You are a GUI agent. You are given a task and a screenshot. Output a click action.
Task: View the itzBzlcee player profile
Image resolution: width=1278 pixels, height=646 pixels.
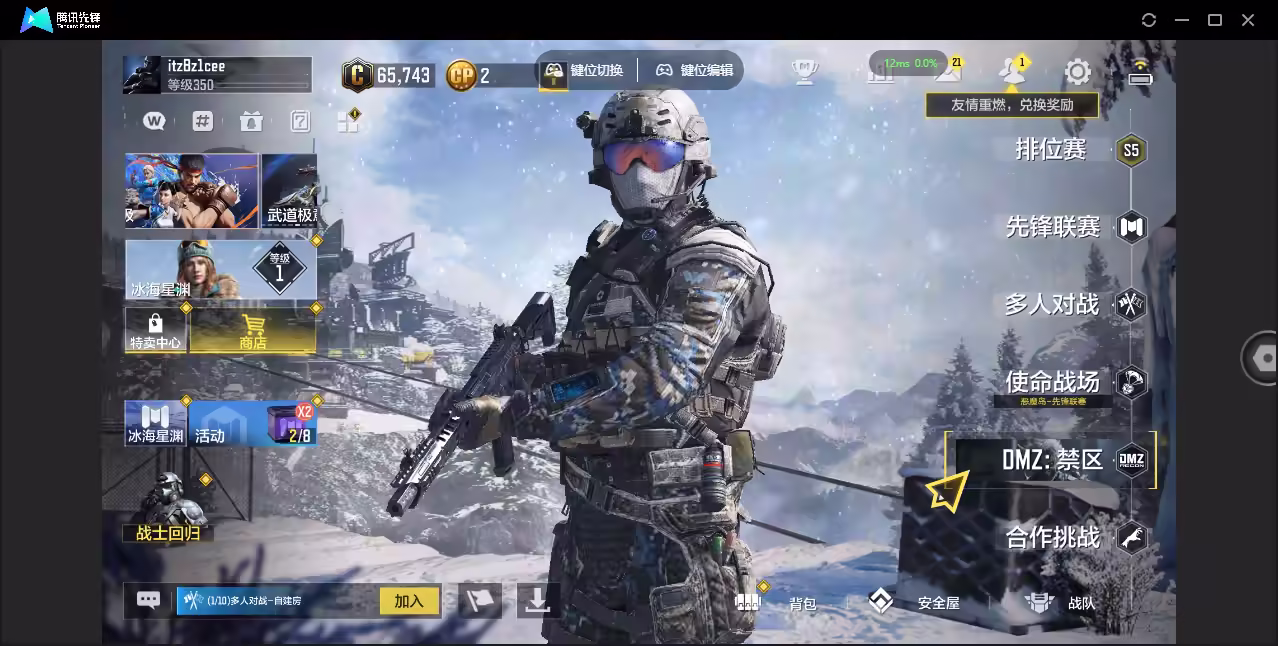pos(217,75)
